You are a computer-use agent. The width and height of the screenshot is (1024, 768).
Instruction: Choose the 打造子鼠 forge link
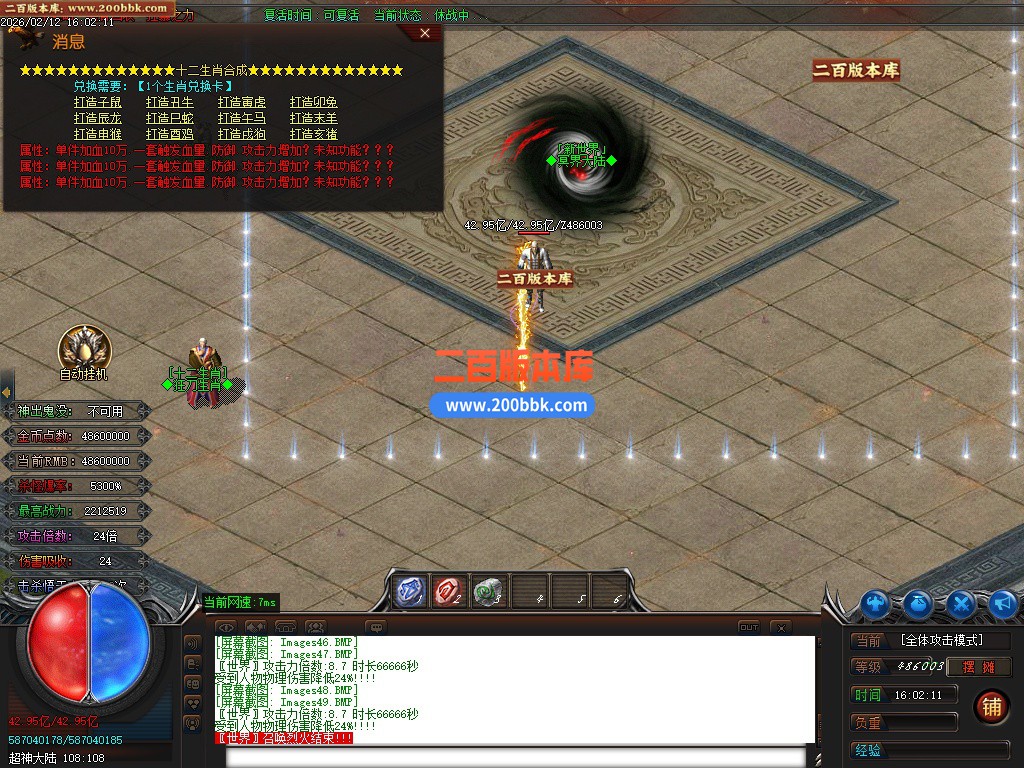(98, 103)
